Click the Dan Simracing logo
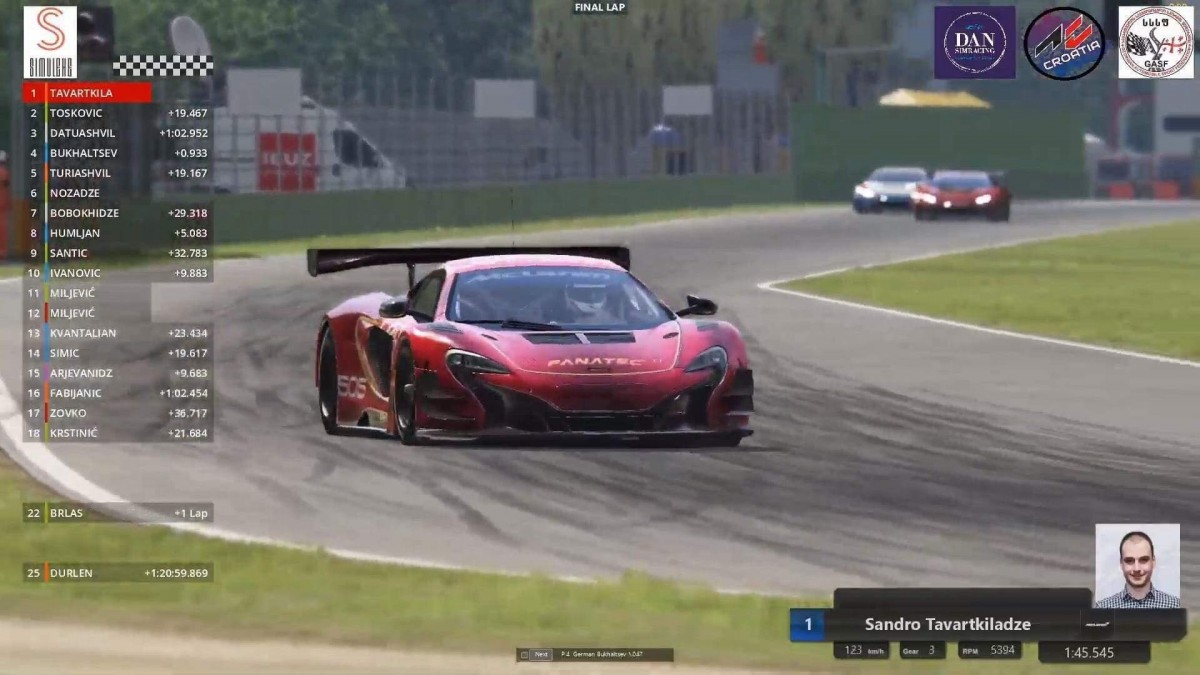1200x675 pixels. pos(974,43)
